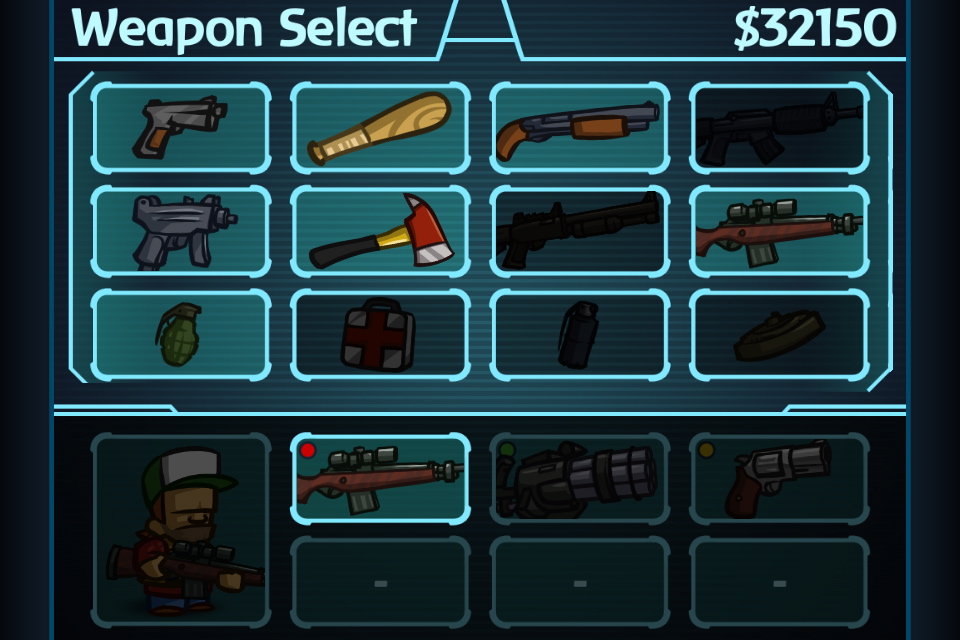Click the equipped sniper rifle slot with red dot
This screenshot has width=960, height=640.
[x=380, y=478]
